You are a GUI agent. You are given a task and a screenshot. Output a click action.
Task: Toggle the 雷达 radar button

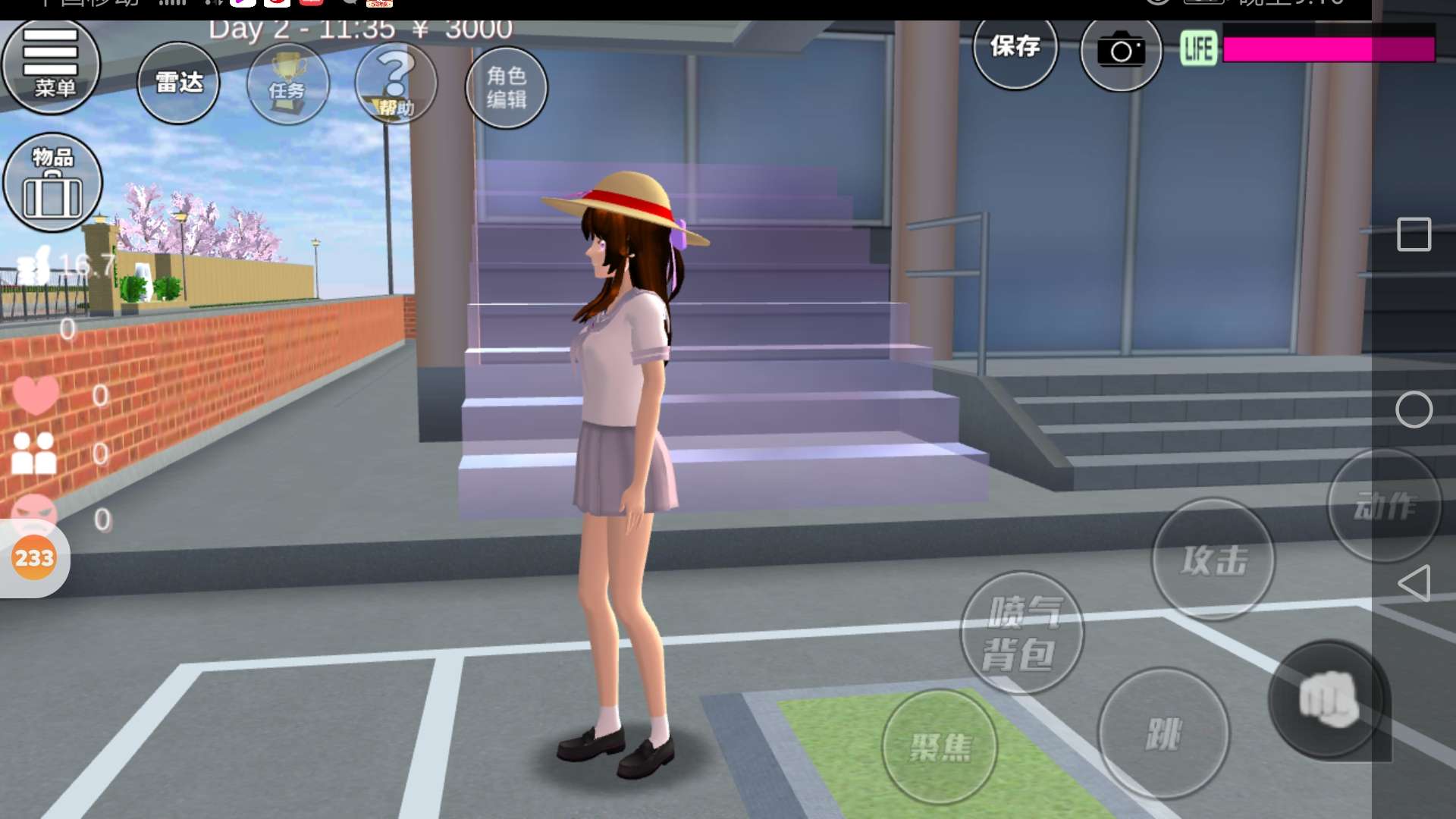tap(178, 83)
